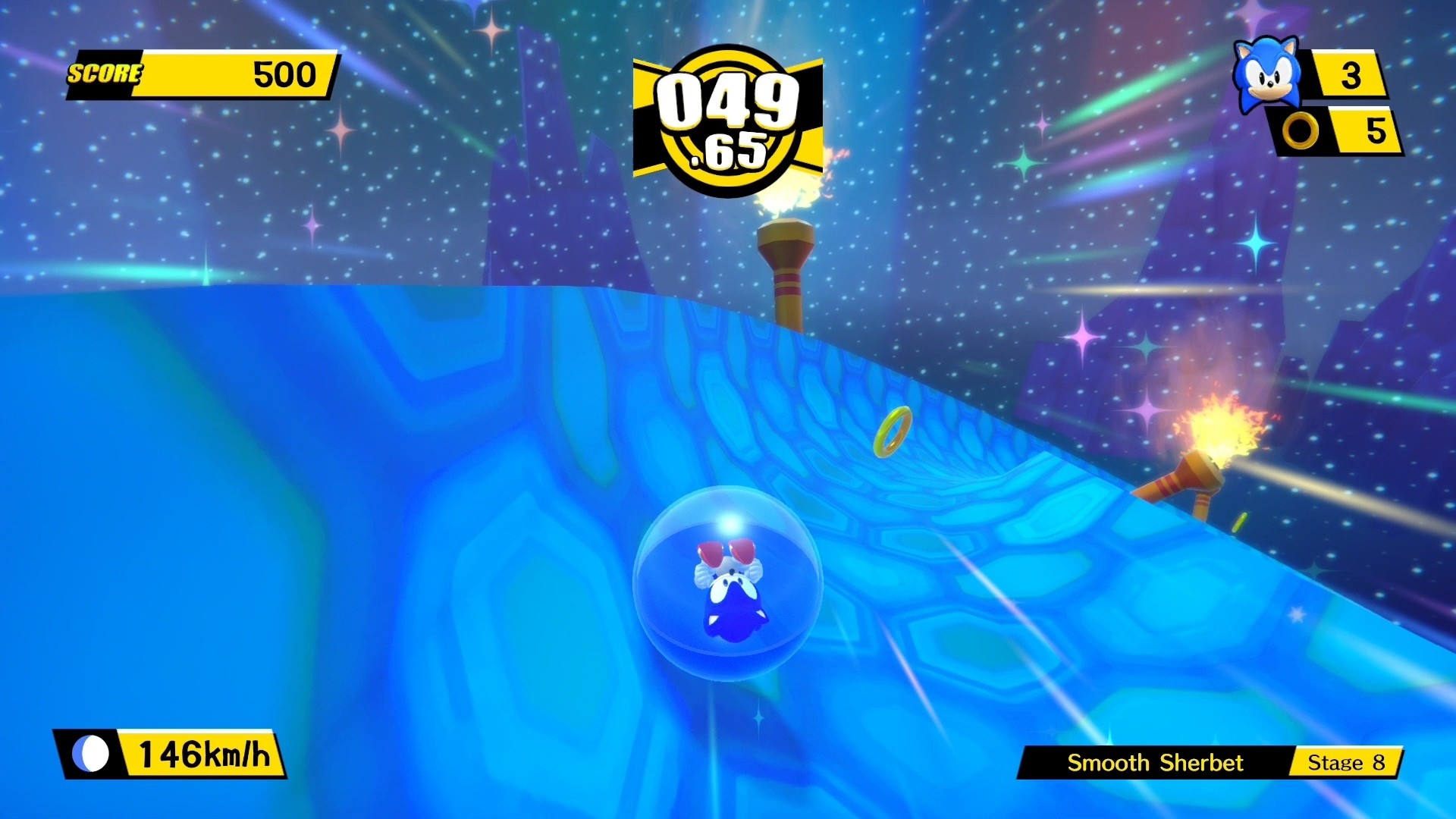The height and width of the screenshot is (819, 1456).
Task: Open the Smooth Sherbet level name entry
Action: click(1156, 764)
